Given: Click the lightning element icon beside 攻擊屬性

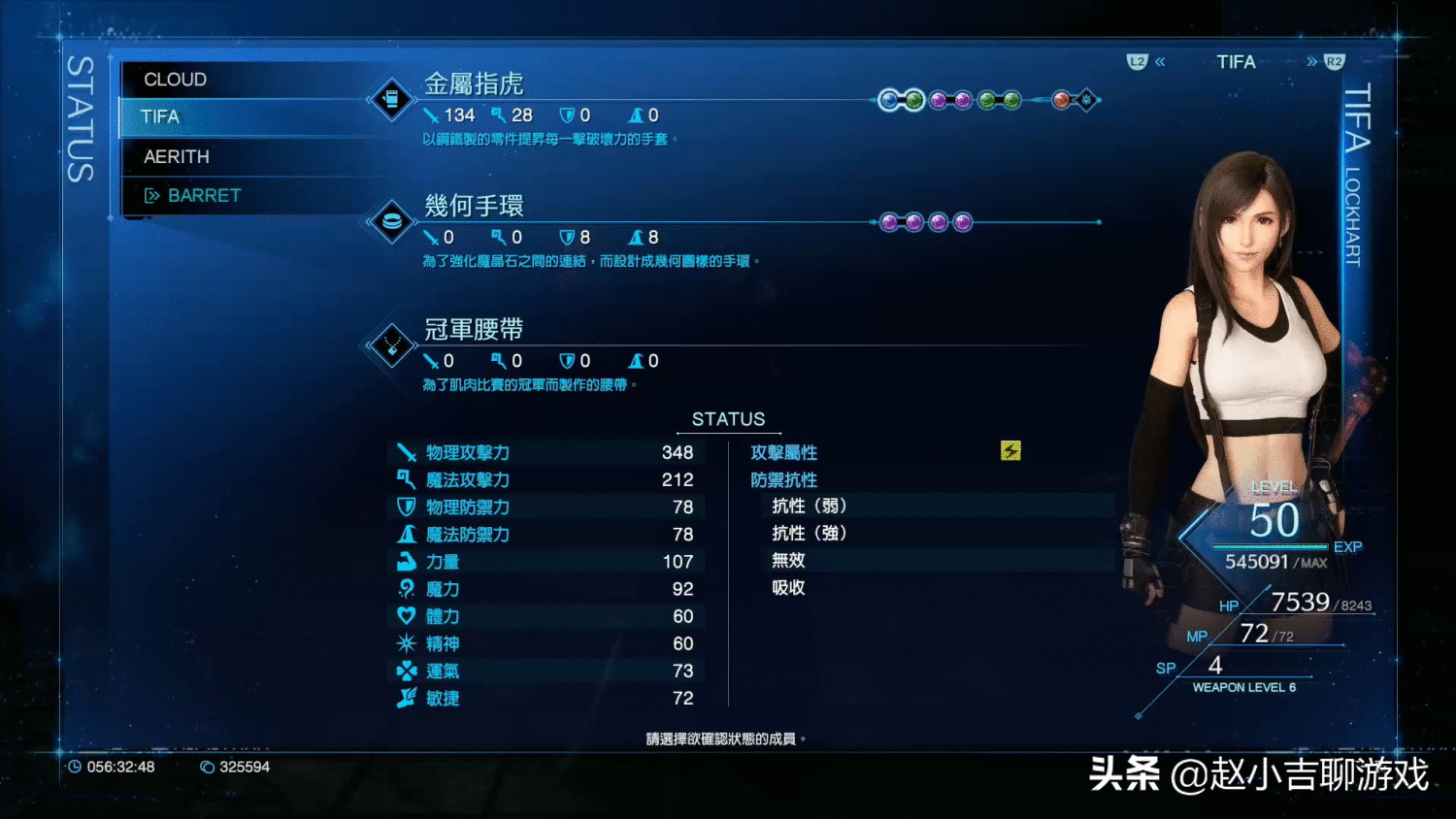Looking at the screenshot, I should tap(1011, 449).
